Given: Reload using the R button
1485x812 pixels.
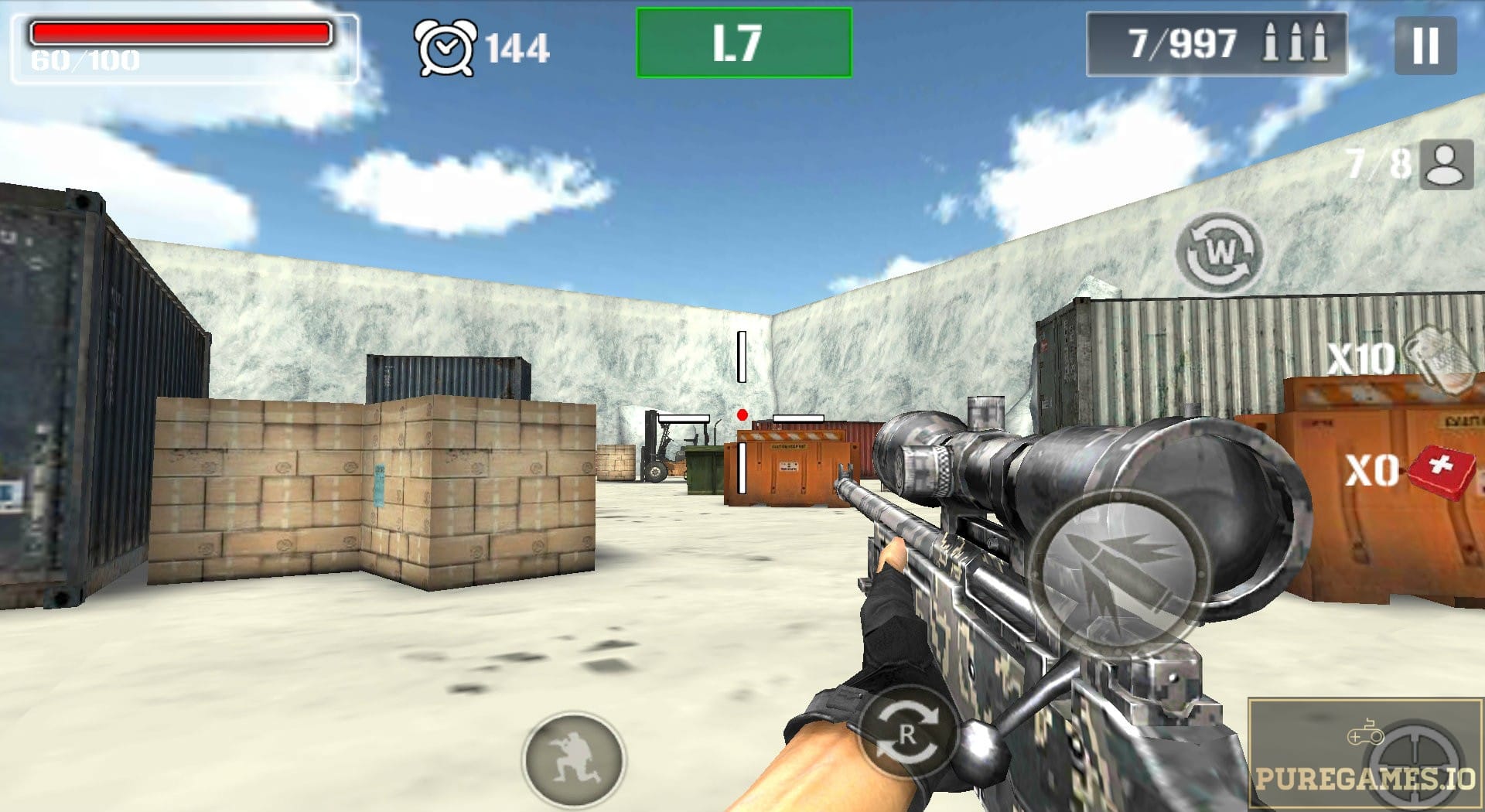Looking at the screenshot, I should click(x=906, y=734).
